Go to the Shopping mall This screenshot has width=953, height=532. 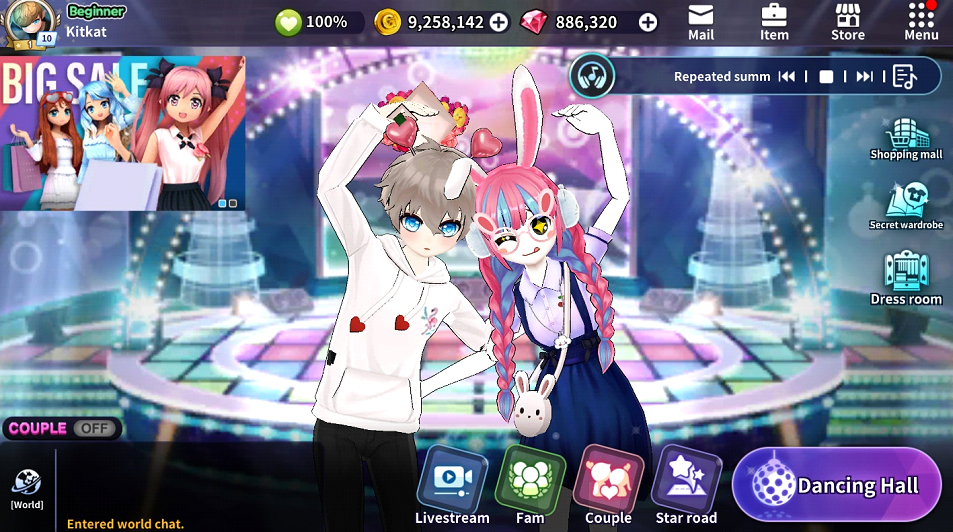coord(907,139)
